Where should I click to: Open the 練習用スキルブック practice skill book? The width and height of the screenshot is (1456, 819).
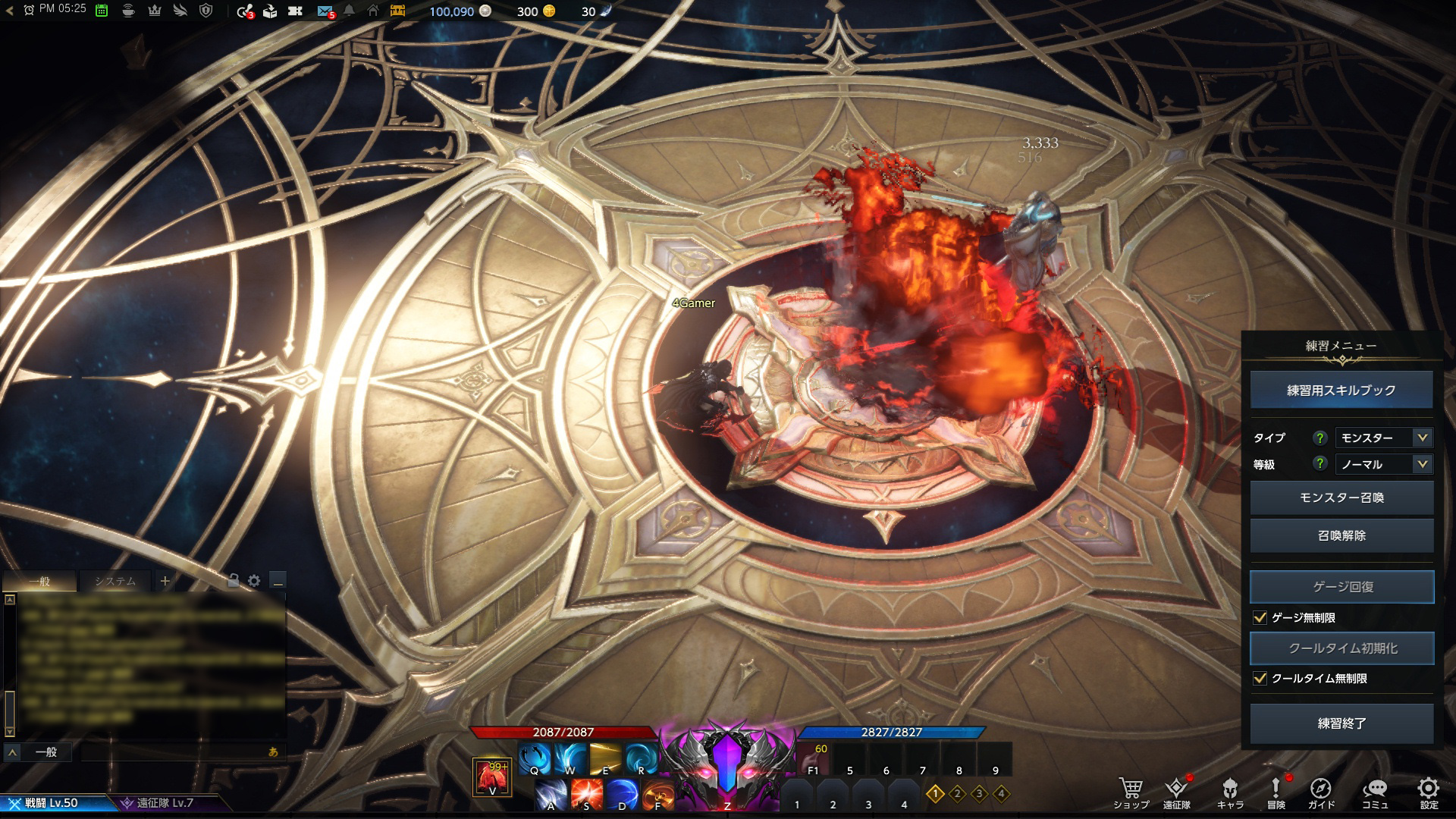pos(1341,391)
